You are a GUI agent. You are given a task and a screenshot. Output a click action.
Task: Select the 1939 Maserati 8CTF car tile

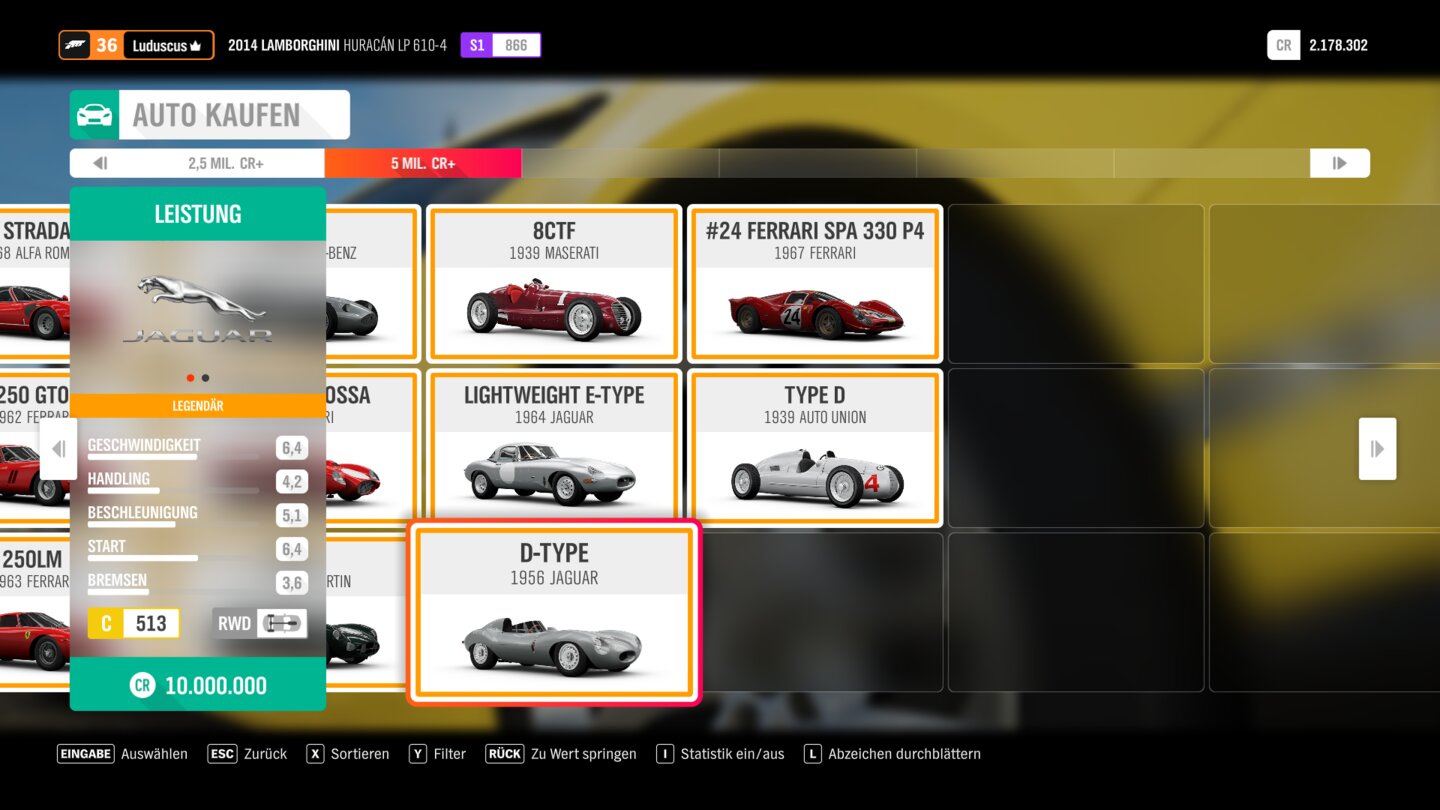(x=554, y=284)
